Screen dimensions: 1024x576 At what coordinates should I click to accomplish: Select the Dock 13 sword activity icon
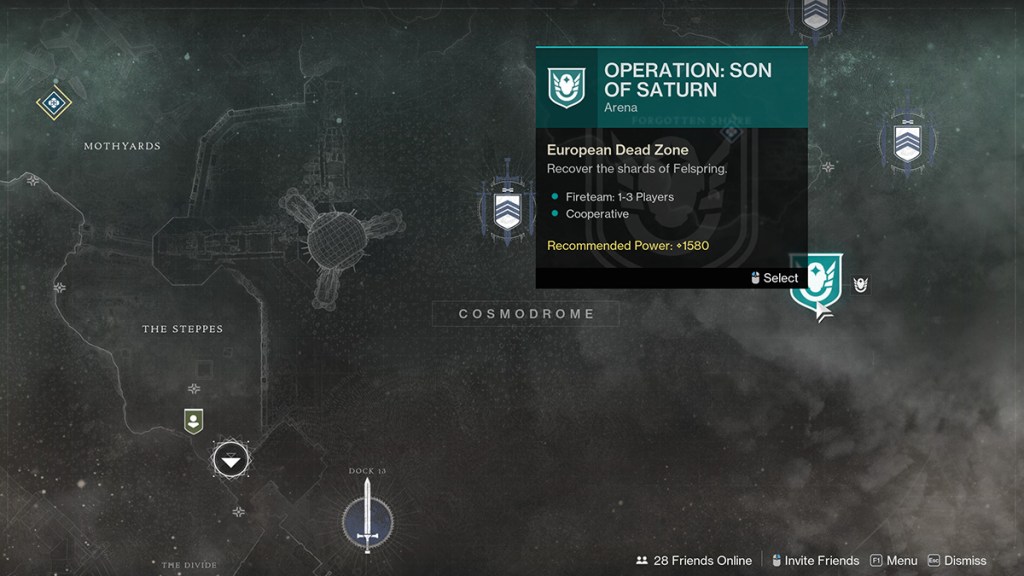[367, 516]
